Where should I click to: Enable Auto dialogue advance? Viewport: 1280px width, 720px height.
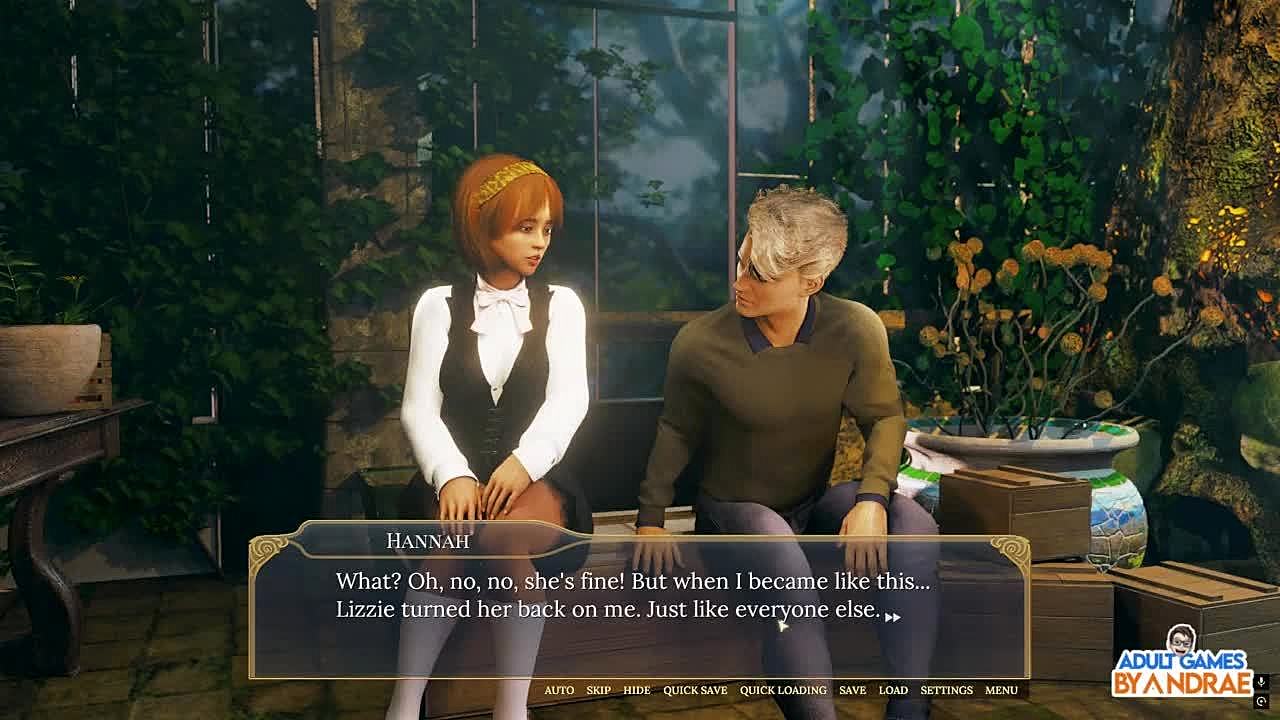click(559, 690)
